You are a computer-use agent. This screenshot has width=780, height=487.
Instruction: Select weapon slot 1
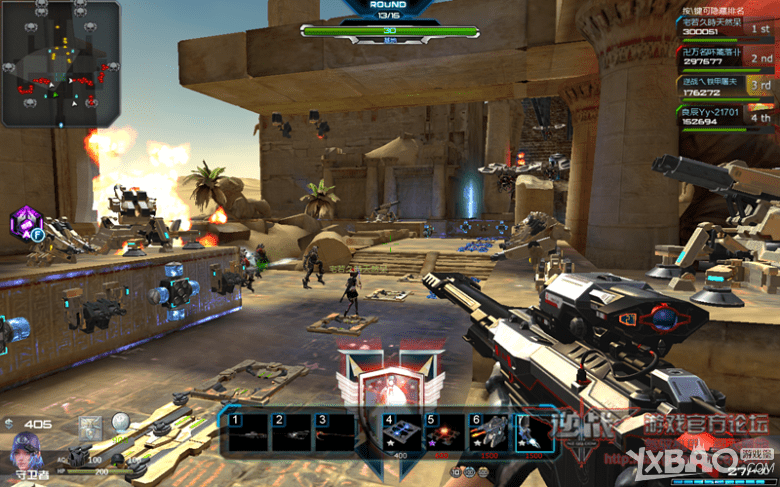point(246,433)
